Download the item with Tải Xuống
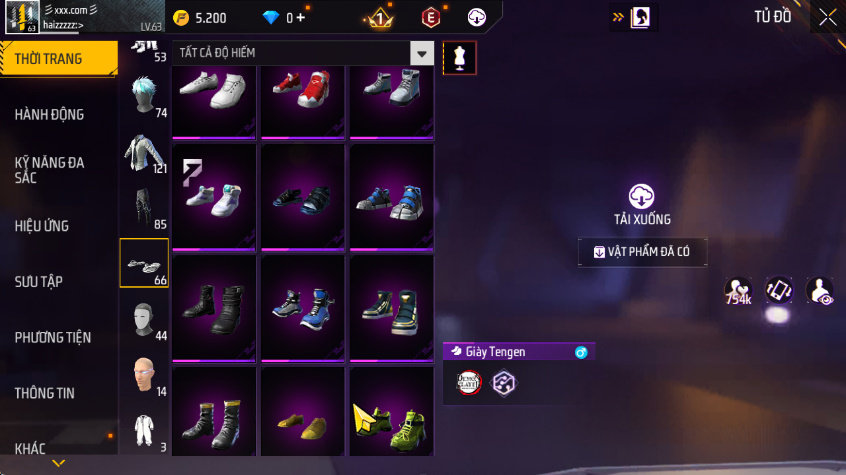This screenshot has height=475, width=846. tap(641, 204)
